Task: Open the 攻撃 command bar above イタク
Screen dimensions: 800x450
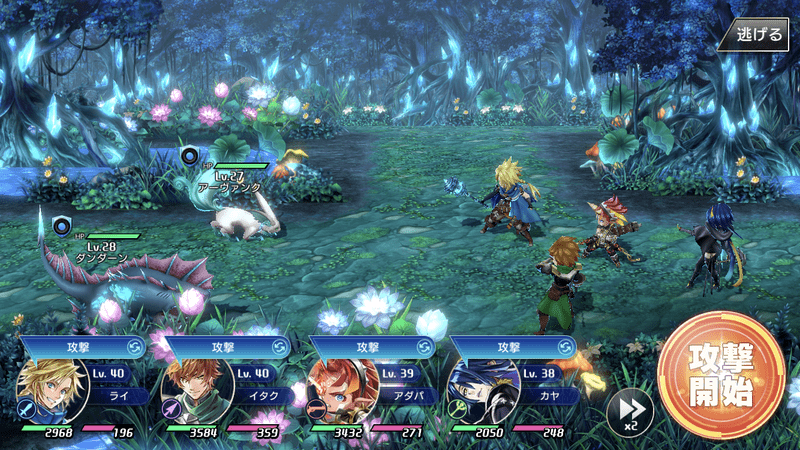Action: point(226,346)
